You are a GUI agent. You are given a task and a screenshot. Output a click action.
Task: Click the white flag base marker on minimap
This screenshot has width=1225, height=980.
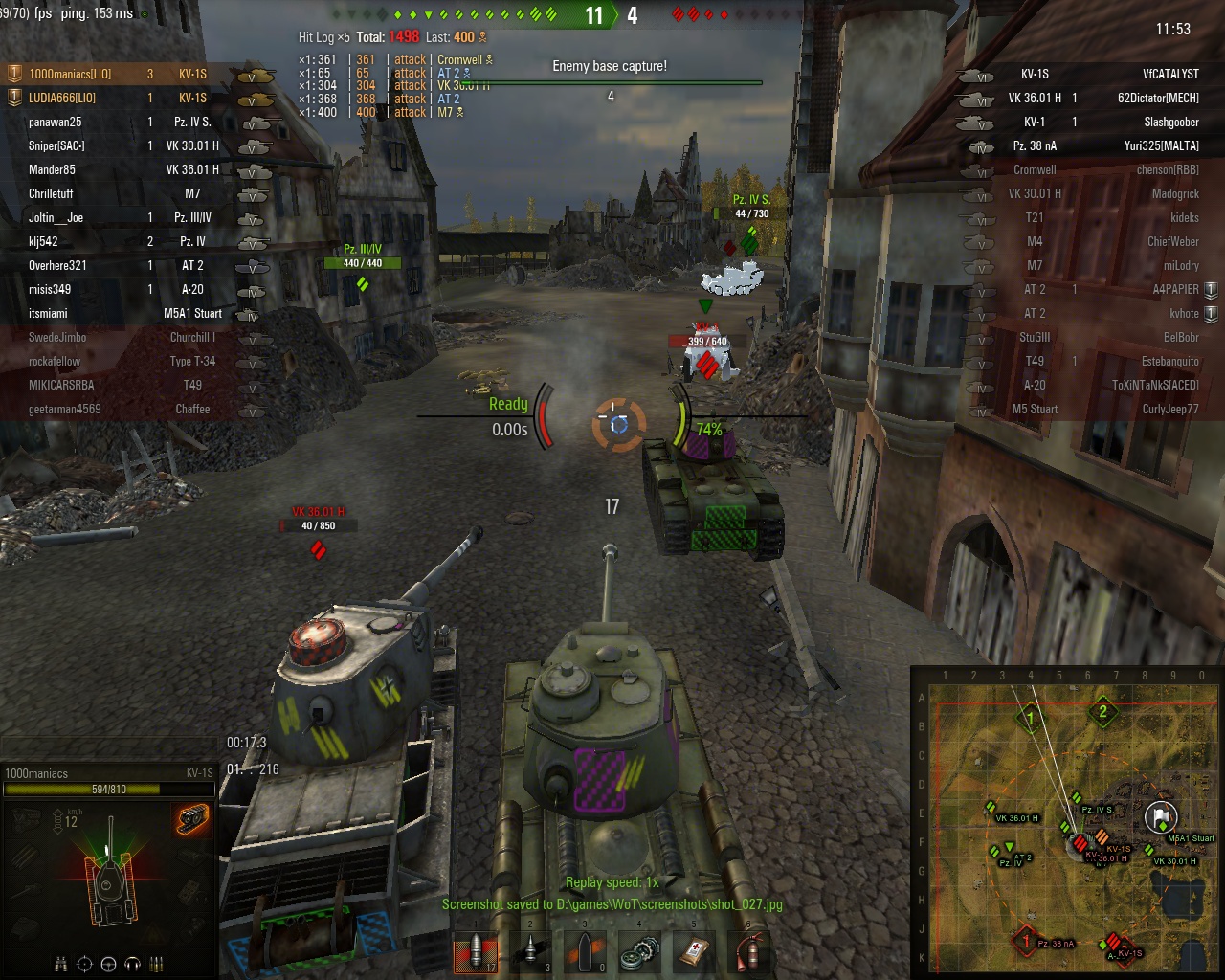(1161, 817)
